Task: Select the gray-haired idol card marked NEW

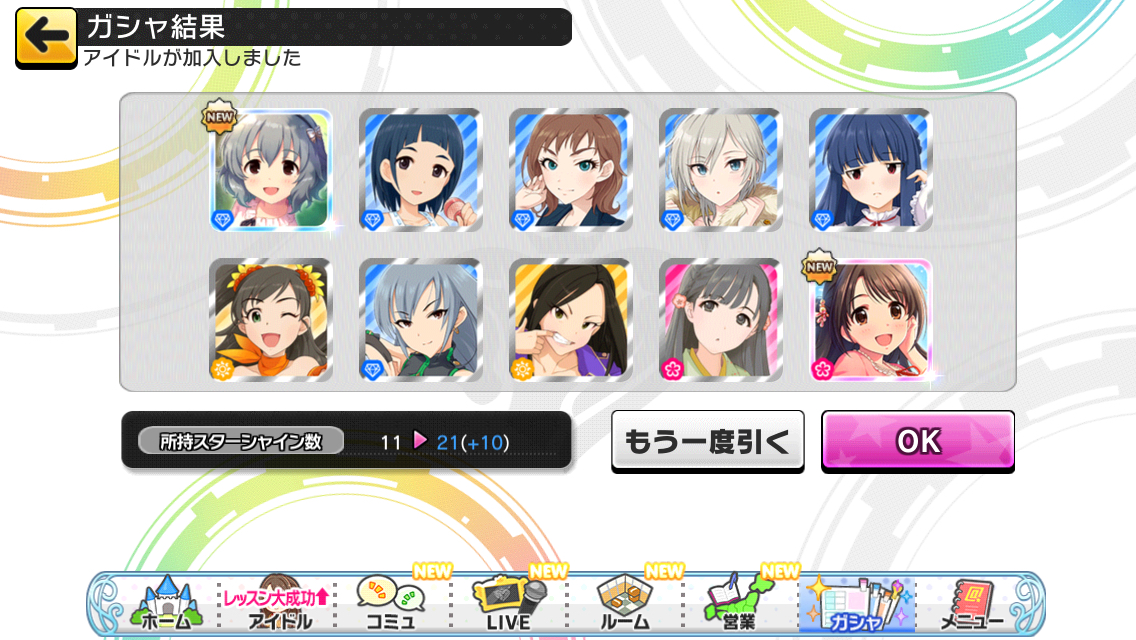Action: point(271,170)
